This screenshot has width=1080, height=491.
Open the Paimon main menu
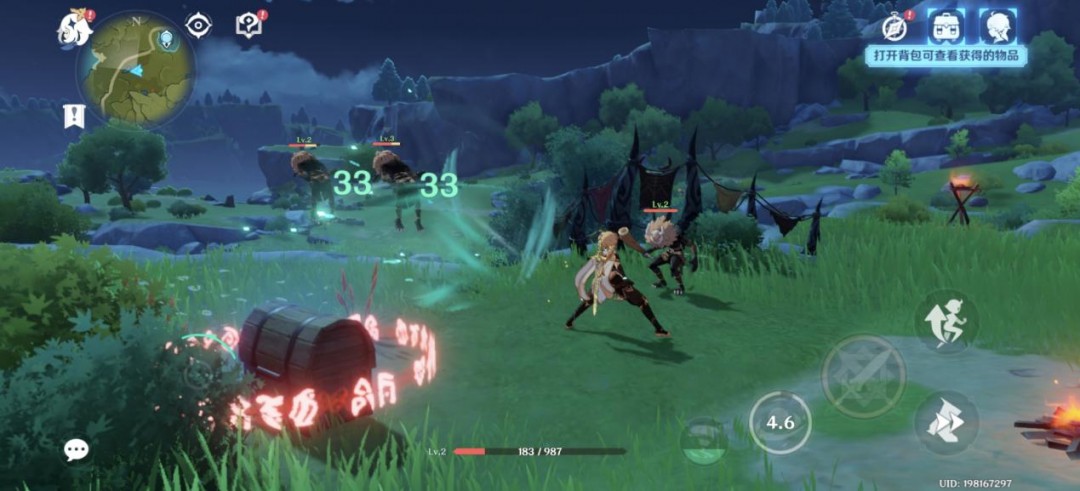point(74,29)
